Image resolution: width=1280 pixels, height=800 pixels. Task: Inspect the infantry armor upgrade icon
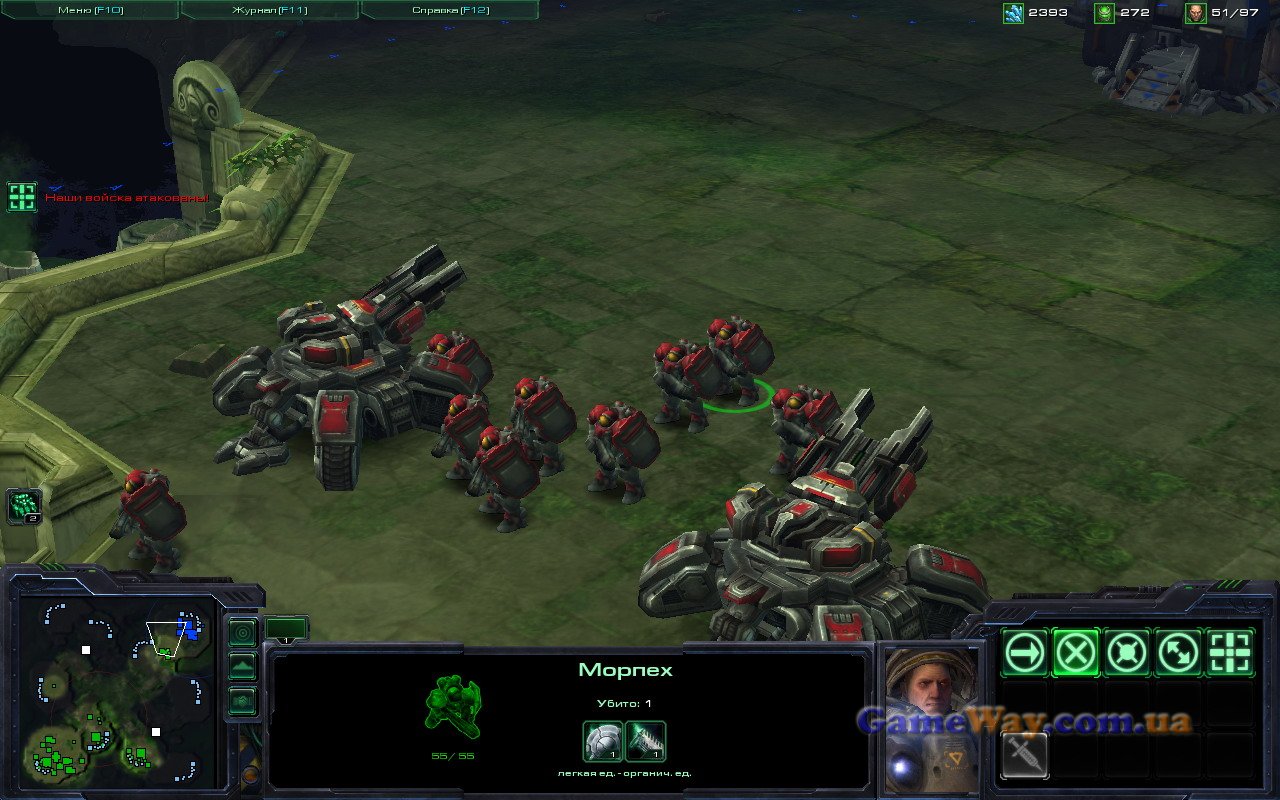(603, 741)
